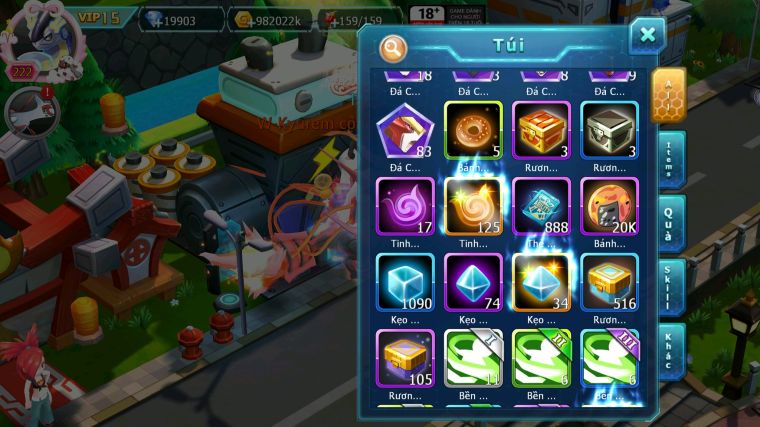Select the purple-framed crystal candy with 74
This screenshot has width=760, height=427.
coord(473,282)
